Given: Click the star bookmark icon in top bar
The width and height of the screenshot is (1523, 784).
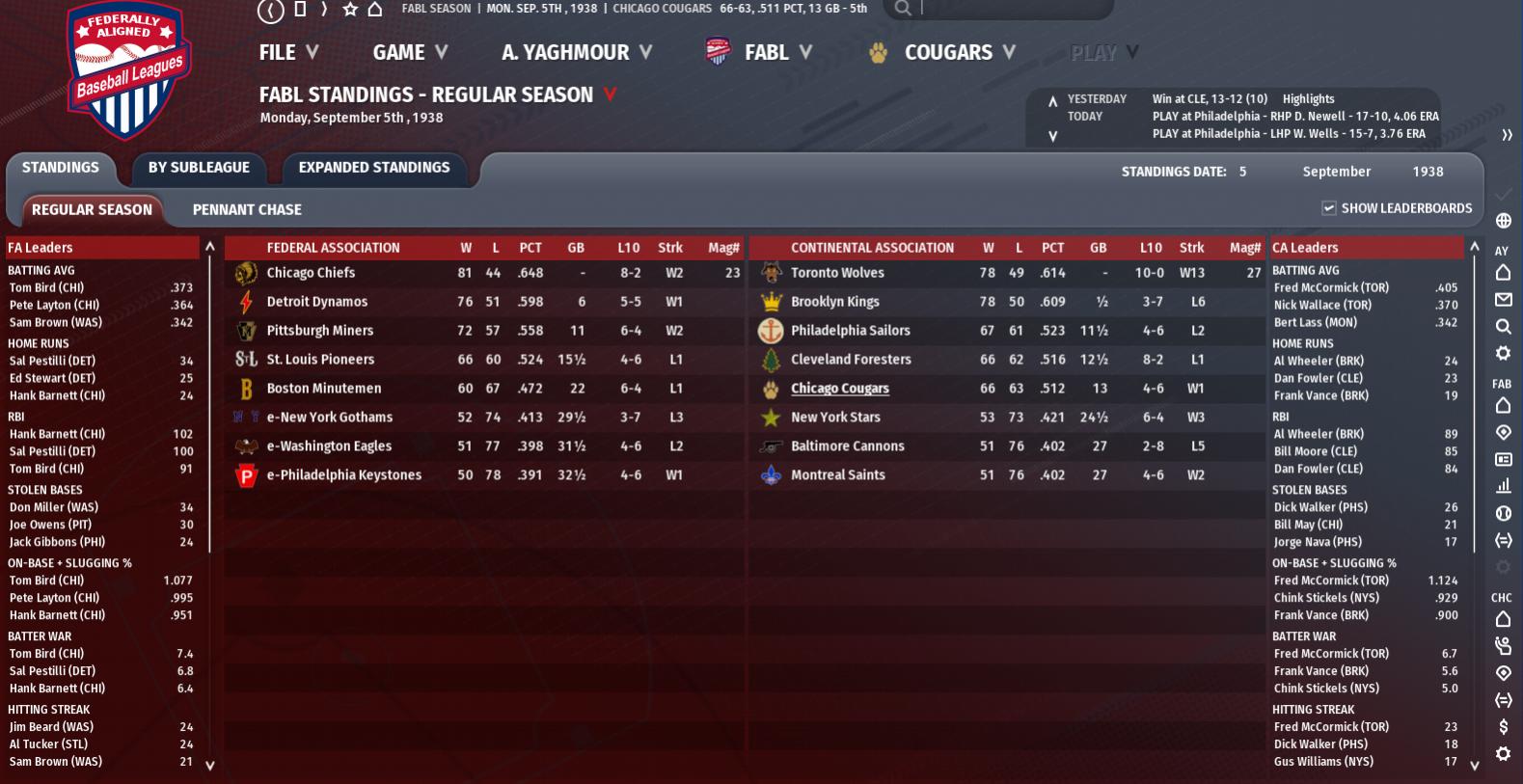Looking at the screenshot, I should 350,9.
